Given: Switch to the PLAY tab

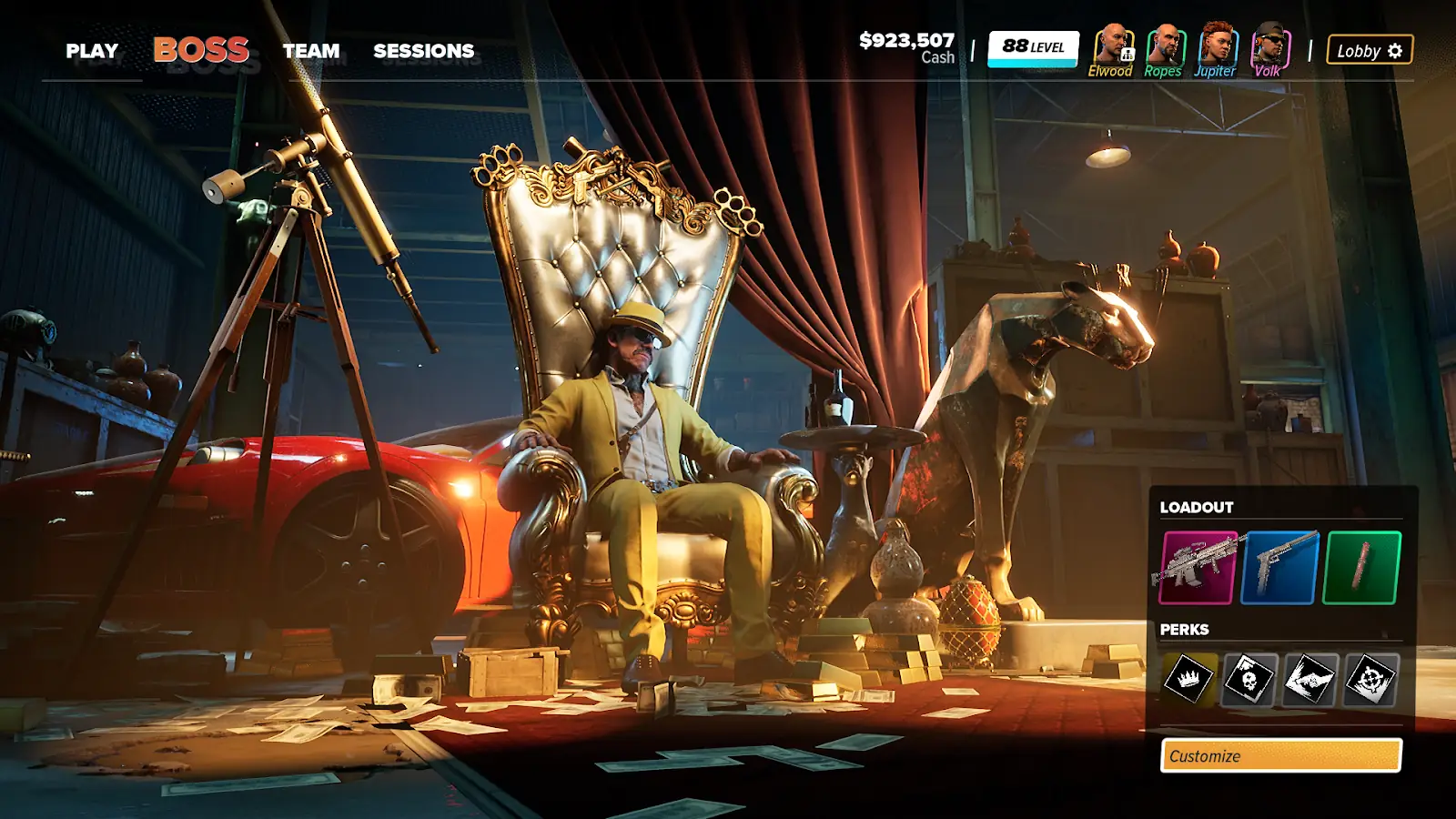Looking at the screenshot, I should (92, 51).
